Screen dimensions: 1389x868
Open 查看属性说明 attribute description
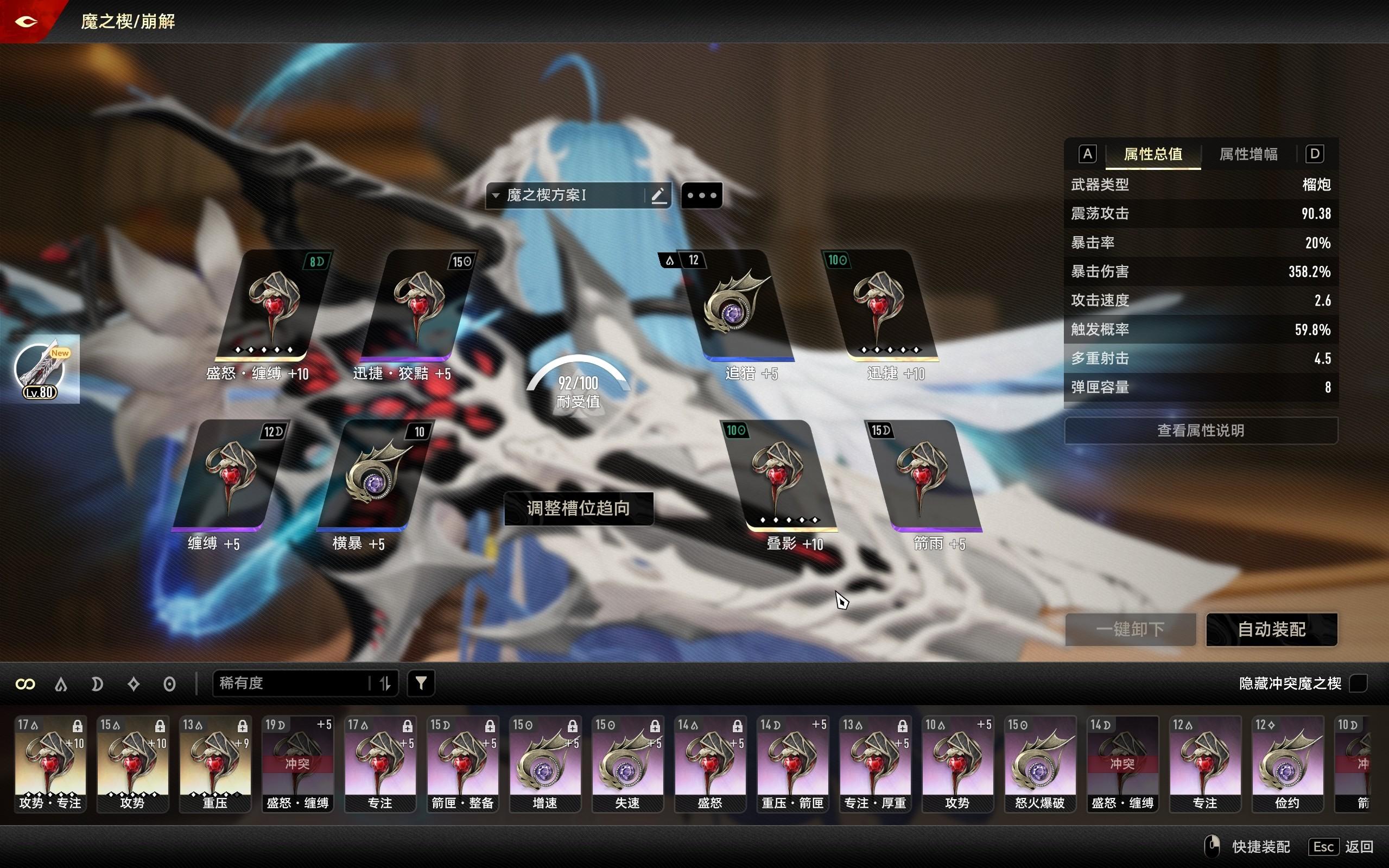(1200, 430)
